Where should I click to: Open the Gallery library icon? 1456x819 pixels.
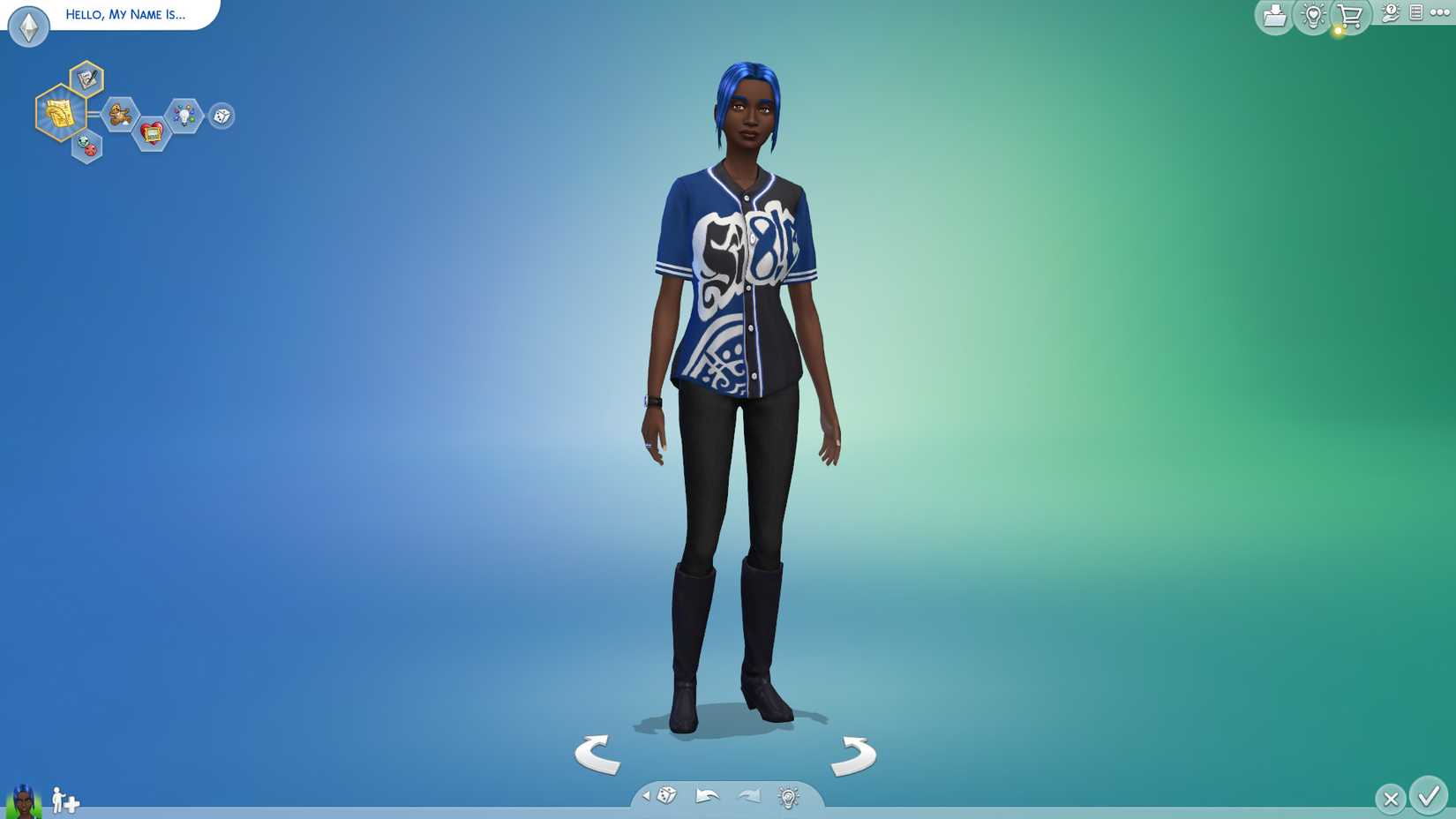1273,15
